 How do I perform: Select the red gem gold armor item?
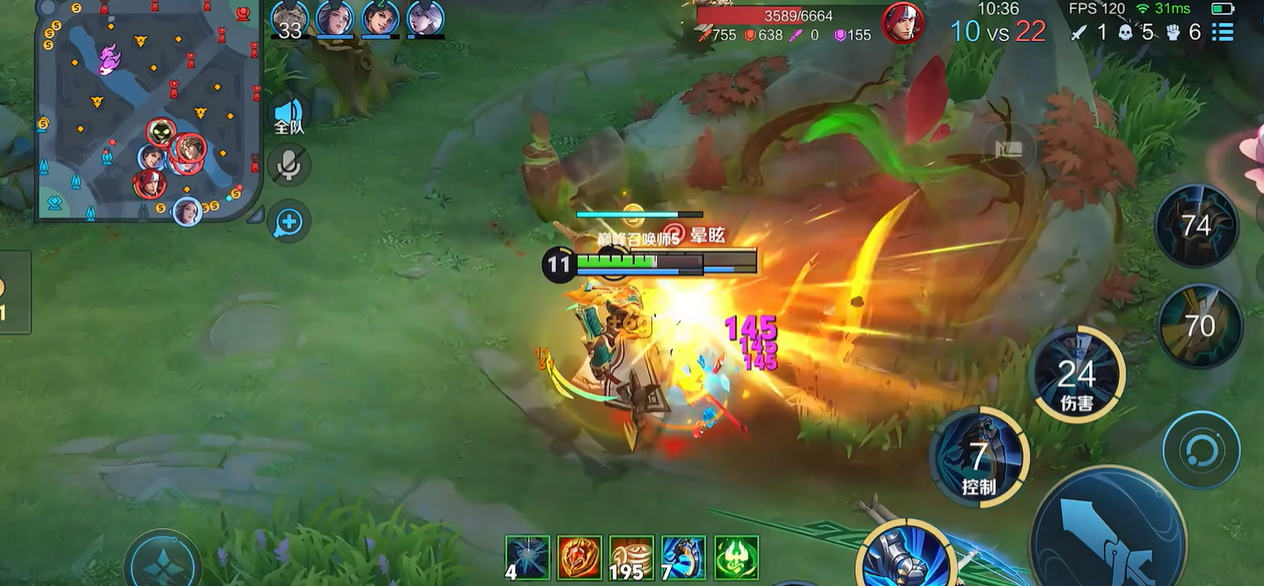[x=579, y=557]
